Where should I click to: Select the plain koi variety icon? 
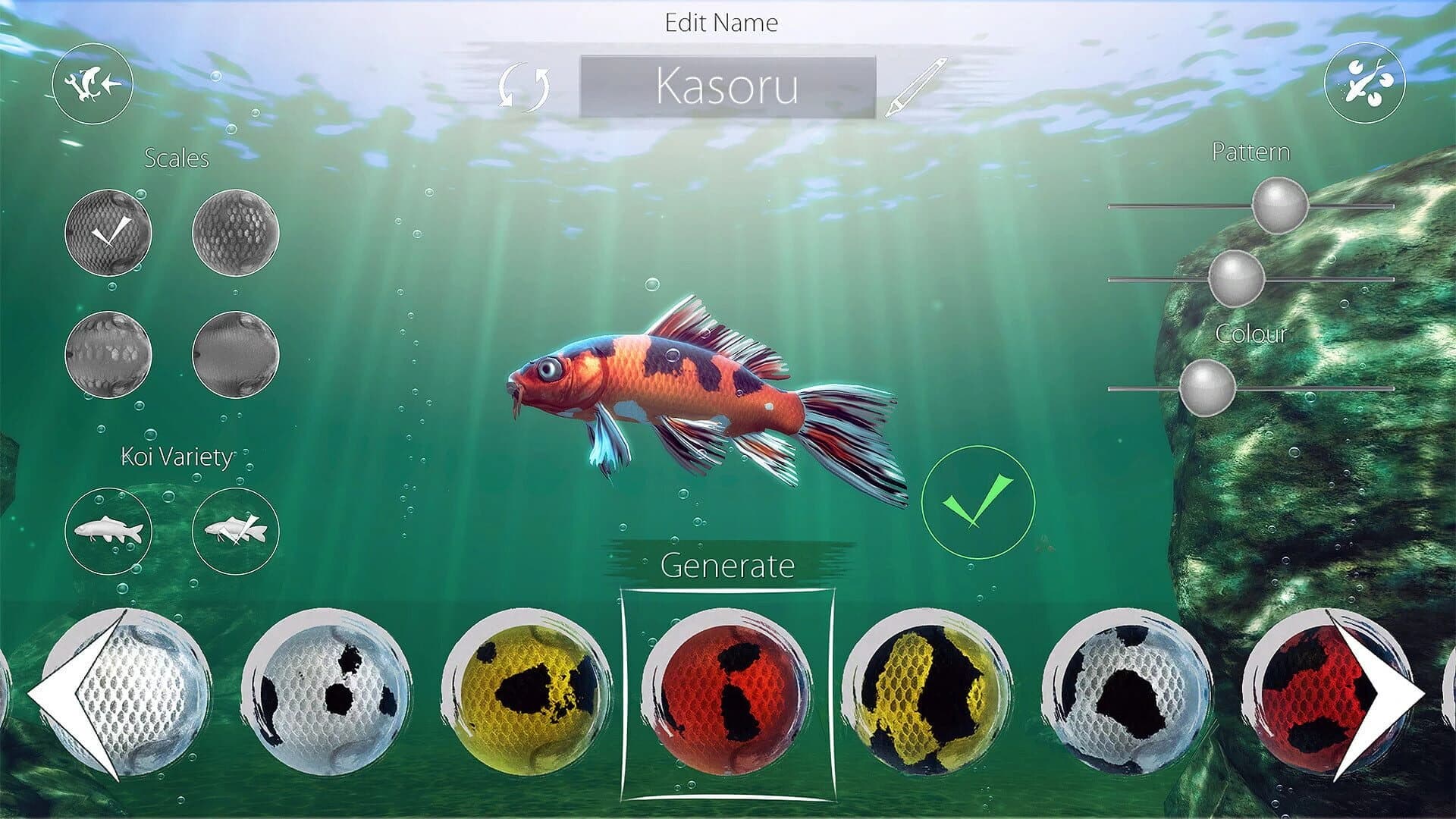click(x=108, y=531)
